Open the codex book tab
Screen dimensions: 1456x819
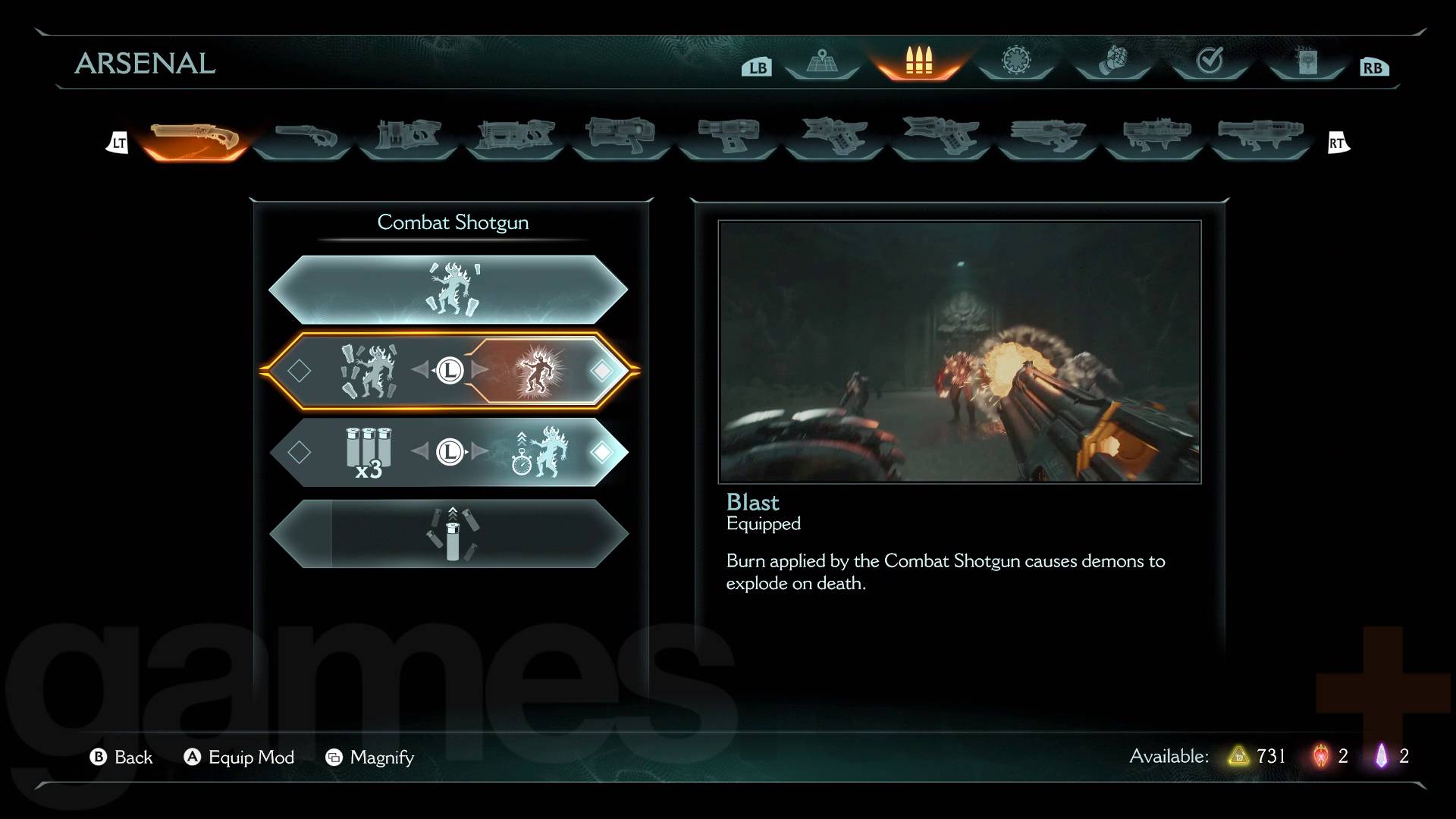tap(1307, 62)
